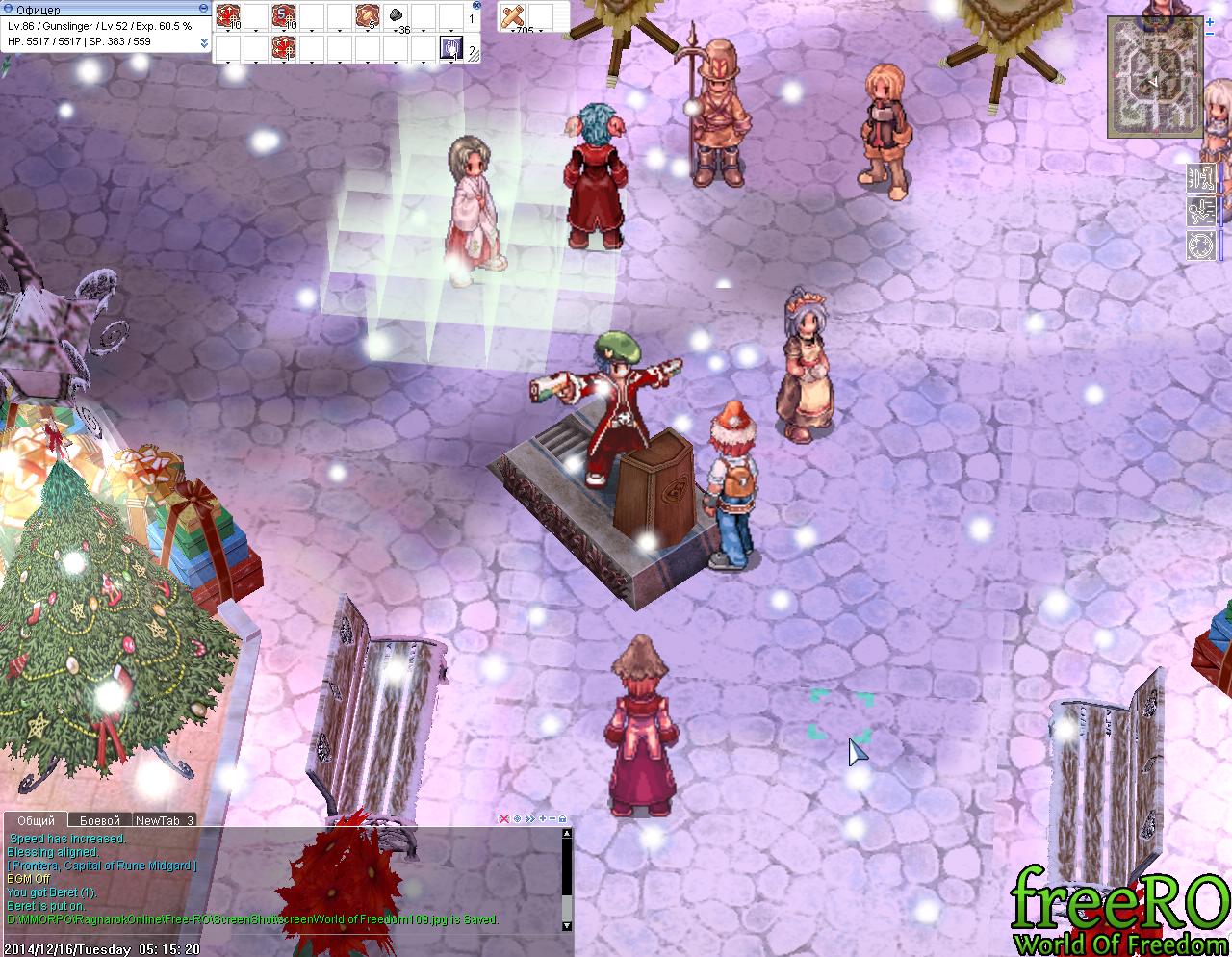Click the Prontera minimap
Viewport: 1232px width, 957px height.
point(1154,77)
